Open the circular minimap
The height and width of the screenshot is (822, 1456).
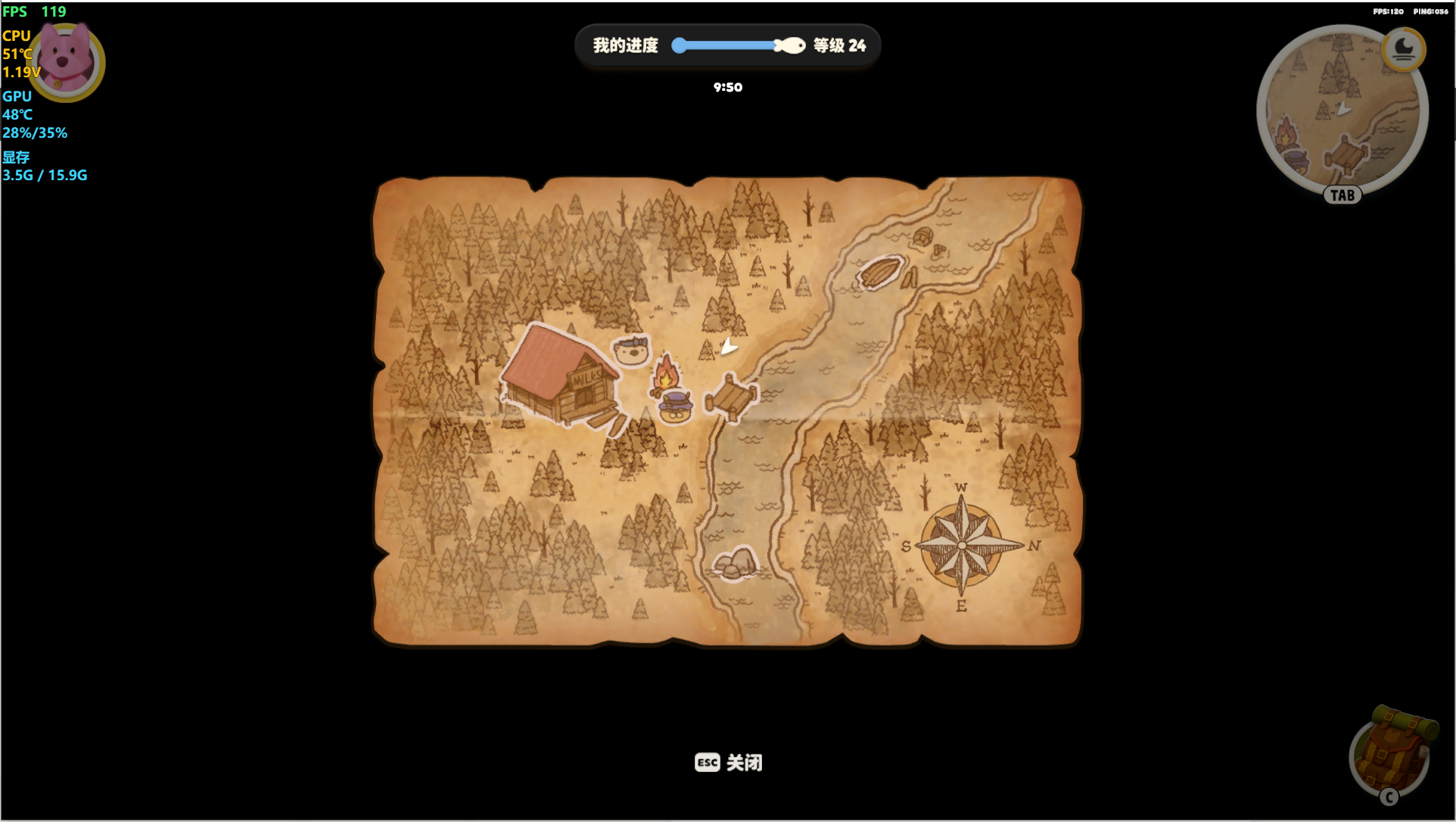tap(1340, 114)
